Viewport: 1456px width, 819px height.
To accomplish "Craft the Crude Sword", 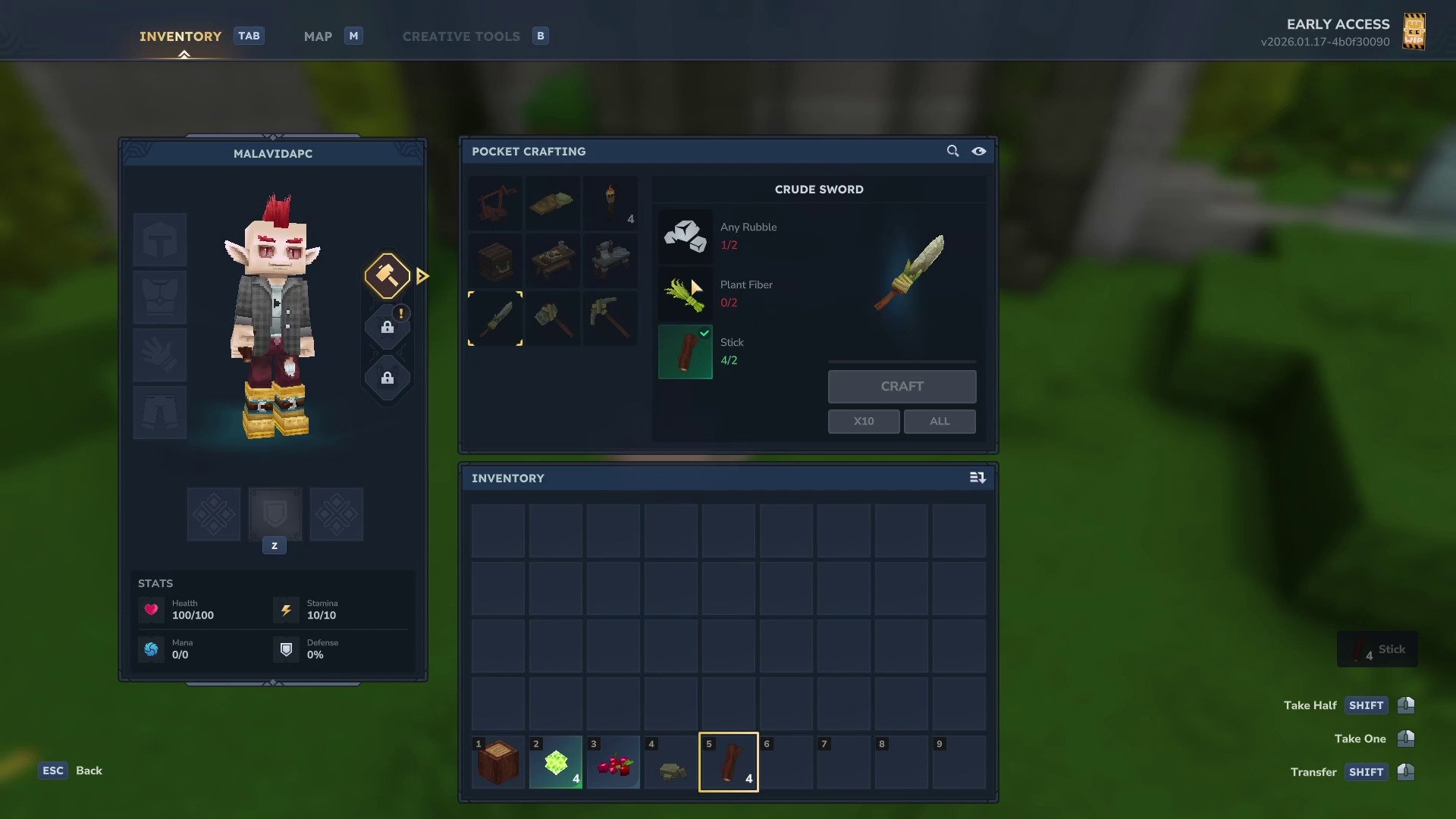I will [x=902, y=387].
